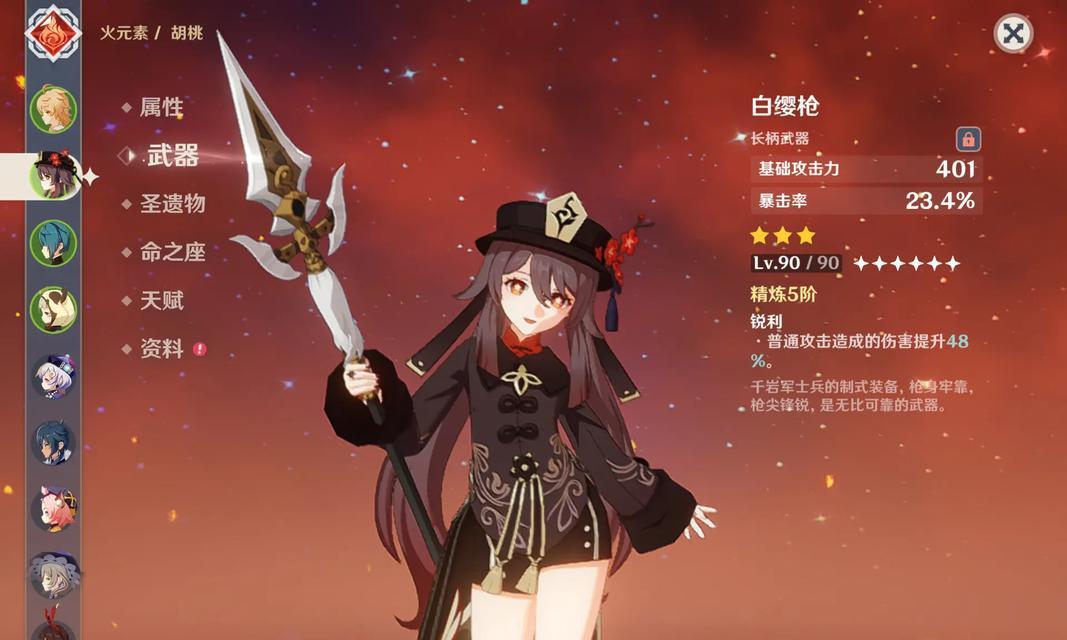
Task: View the 资料 profile entry
Action: (160, 349)
